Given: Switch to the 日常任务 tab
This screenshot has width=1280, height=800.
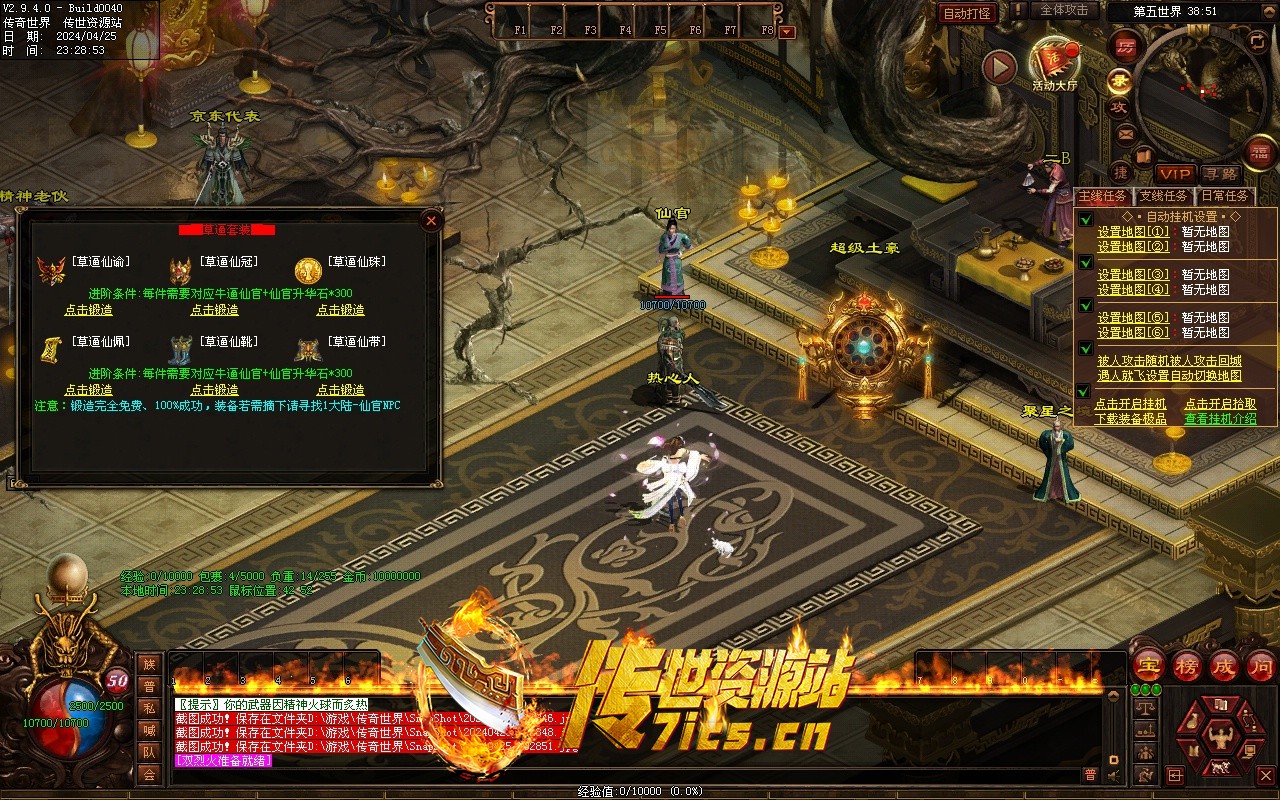Looking at the screenshot, I should [x=1225, y=196].
